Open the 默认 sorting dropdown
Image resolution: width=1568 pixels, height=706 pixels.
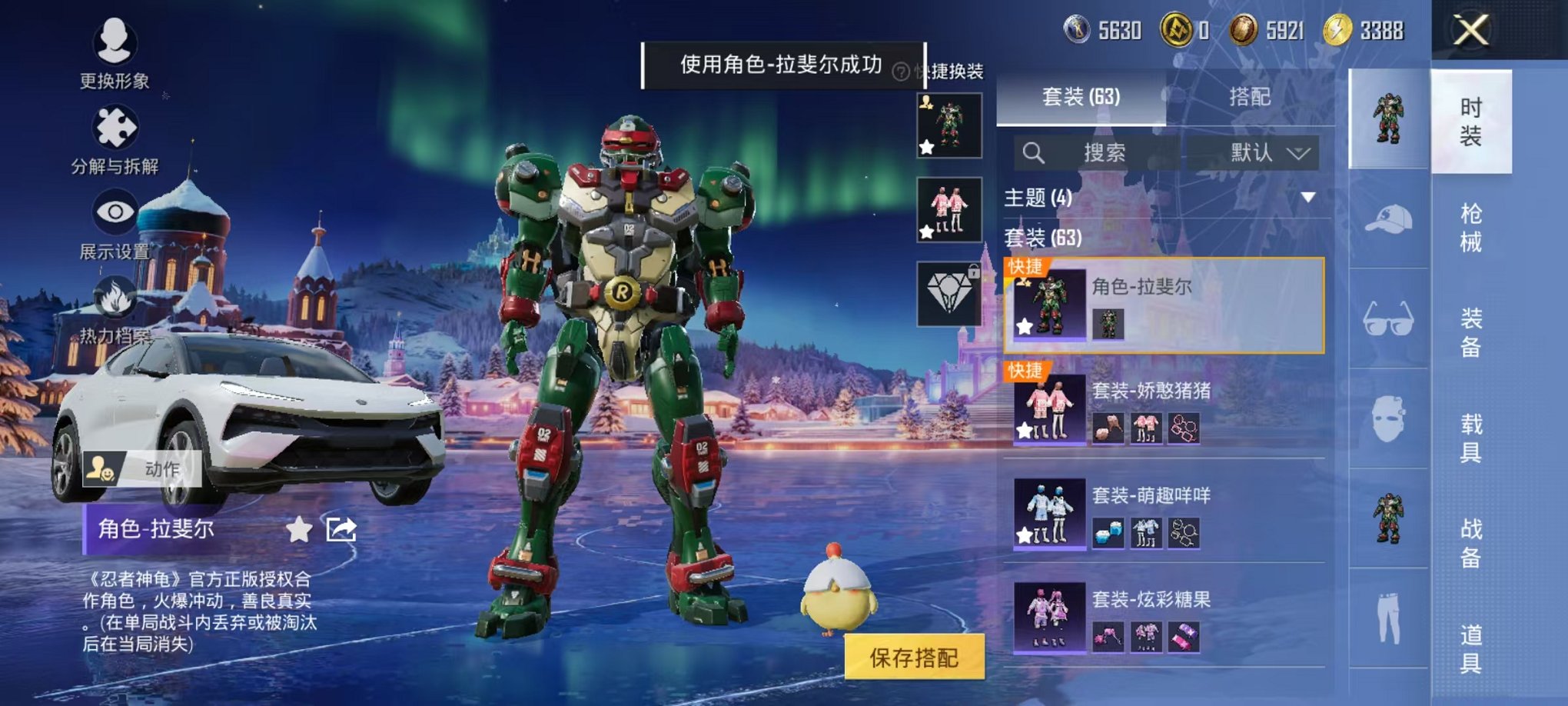point(1264,152)
